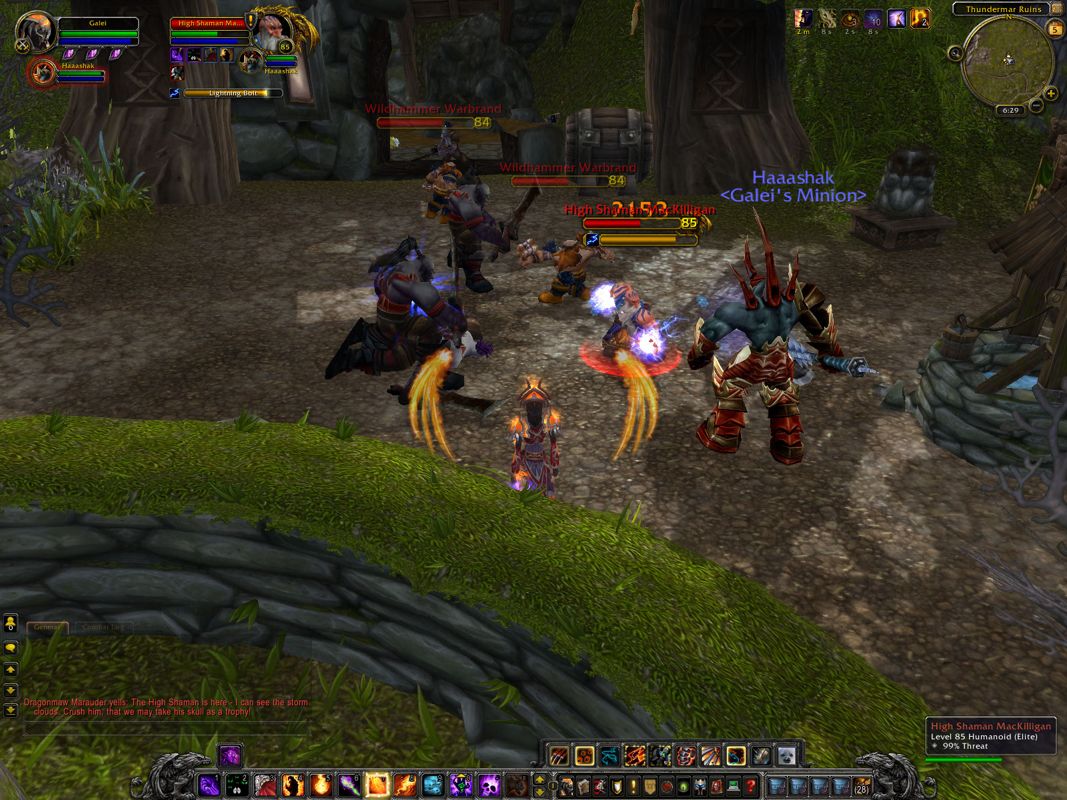The height and width of the screenshot is (800, 1067).
Task: Cast the first purple spell on the action bar
Action: tap(209, 784)
